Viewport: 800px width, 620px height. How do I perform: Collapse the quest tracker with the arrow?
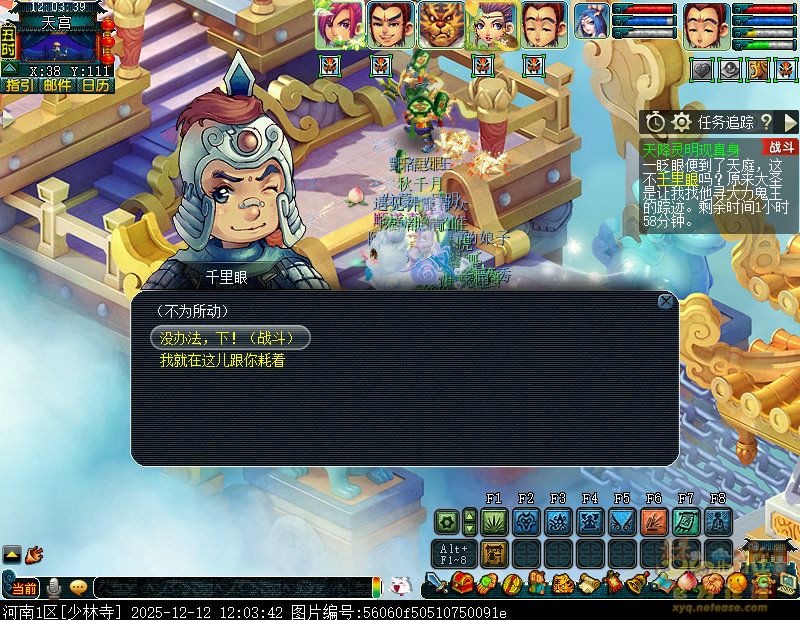point(790,122)
